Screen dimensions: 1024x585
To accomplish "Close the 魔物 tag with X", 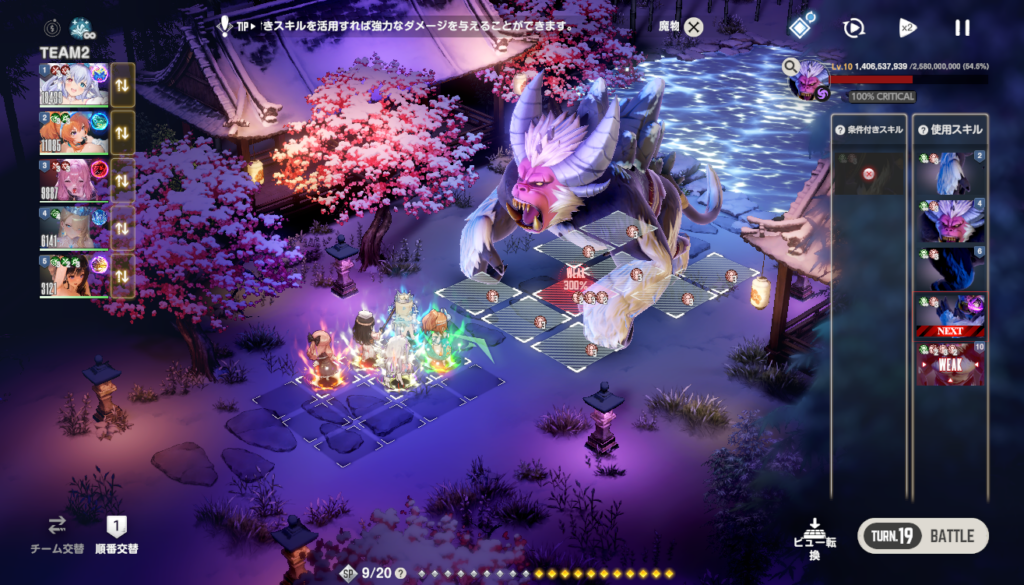I will [x=693, y=28].
